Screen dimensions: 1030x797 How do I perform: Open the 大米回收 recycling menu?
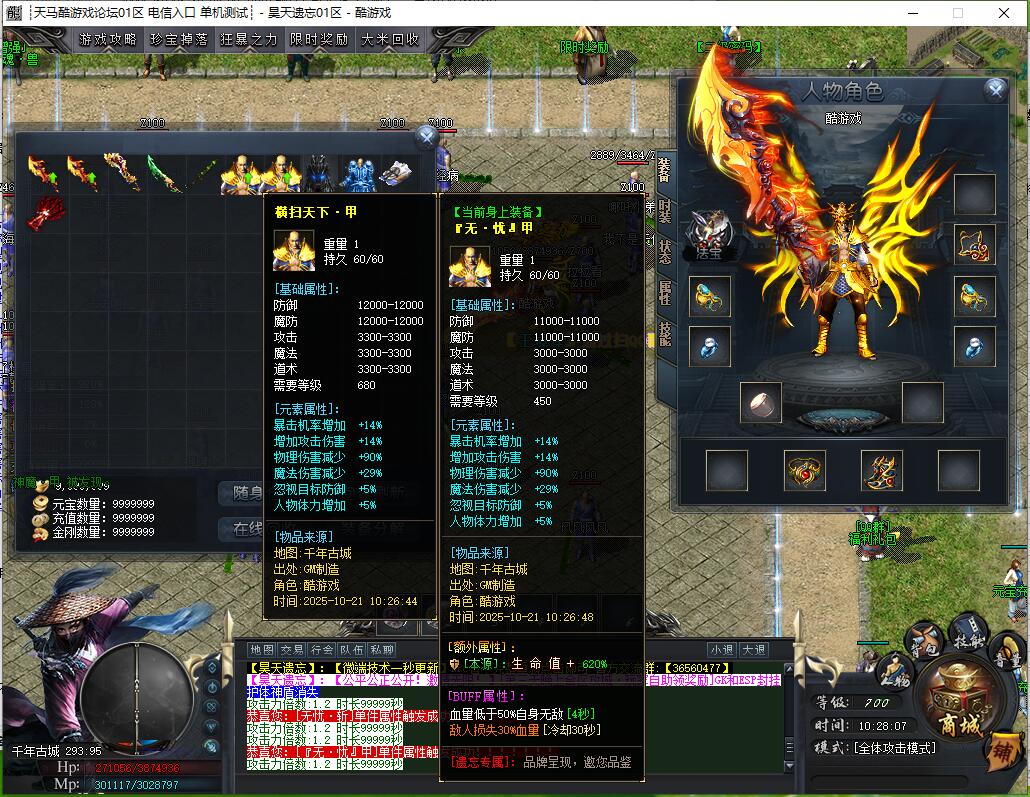[x=390, y=40]
